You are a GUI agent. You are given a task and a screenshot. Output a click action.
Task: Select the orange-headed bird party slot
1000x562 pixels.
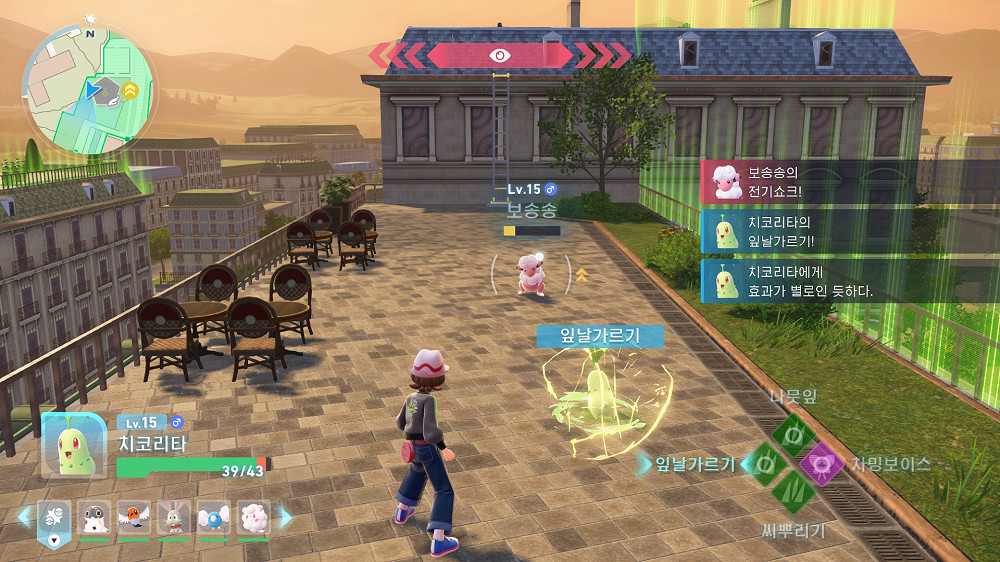click(x=134, y=517)
